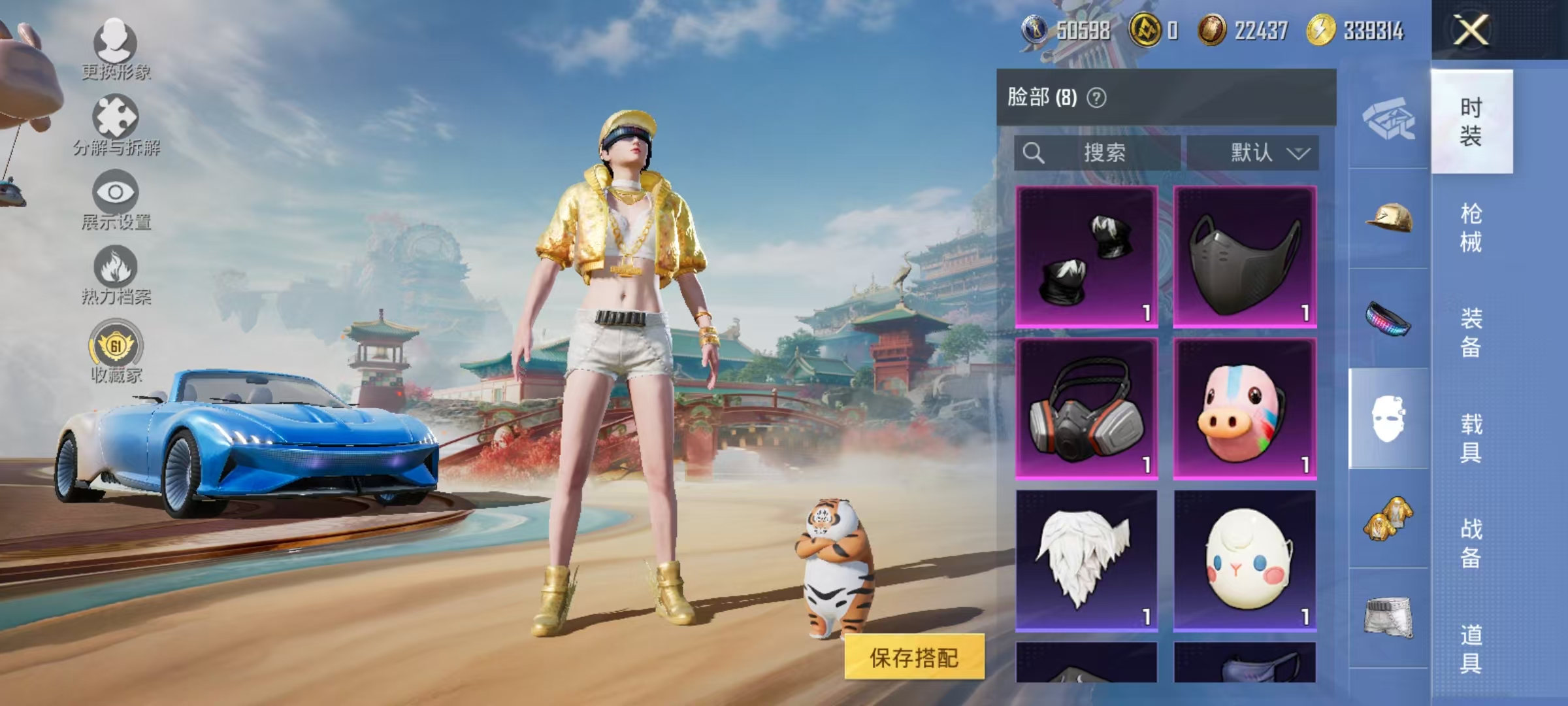
Task: Click the magnifier search icon
Action: click(1032, 153)
